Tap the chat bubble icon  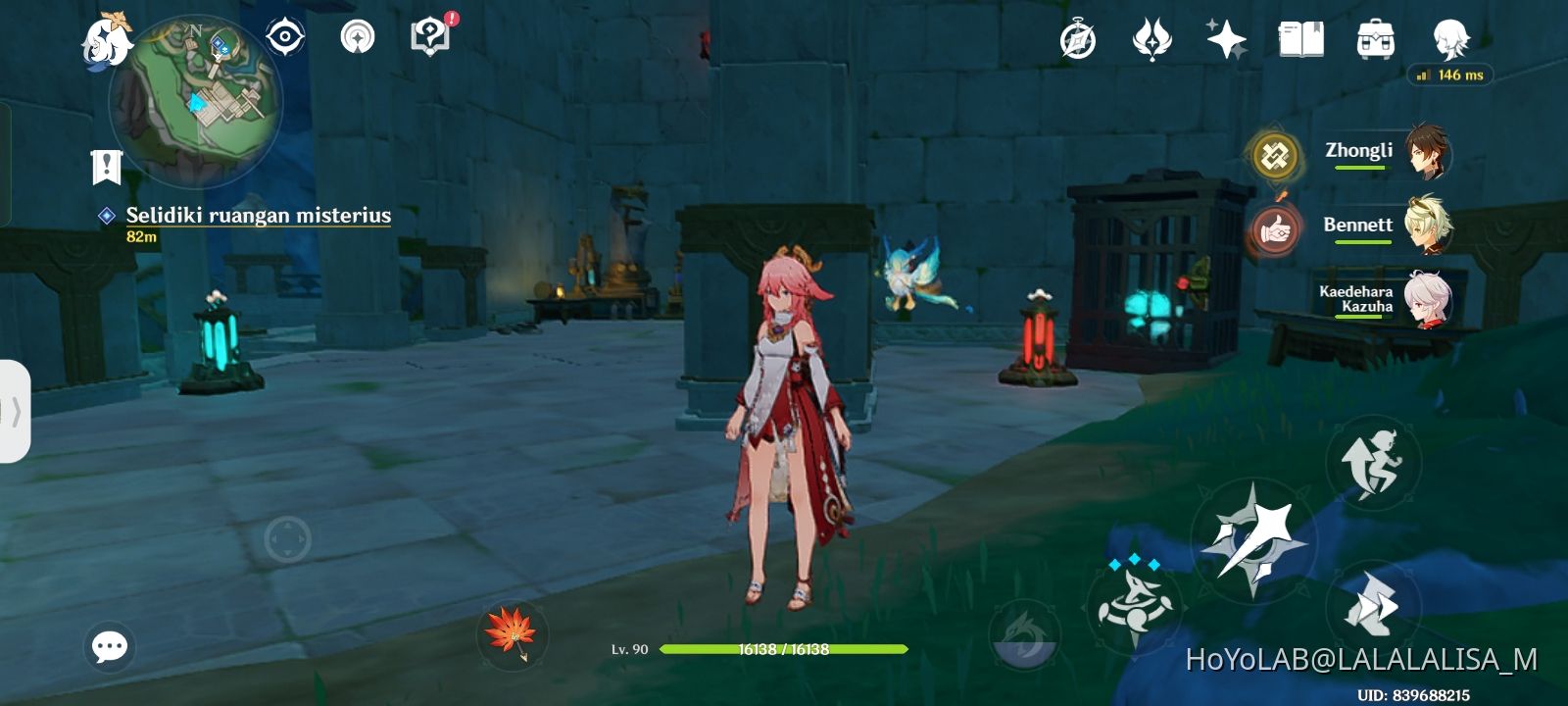(111, 644)
